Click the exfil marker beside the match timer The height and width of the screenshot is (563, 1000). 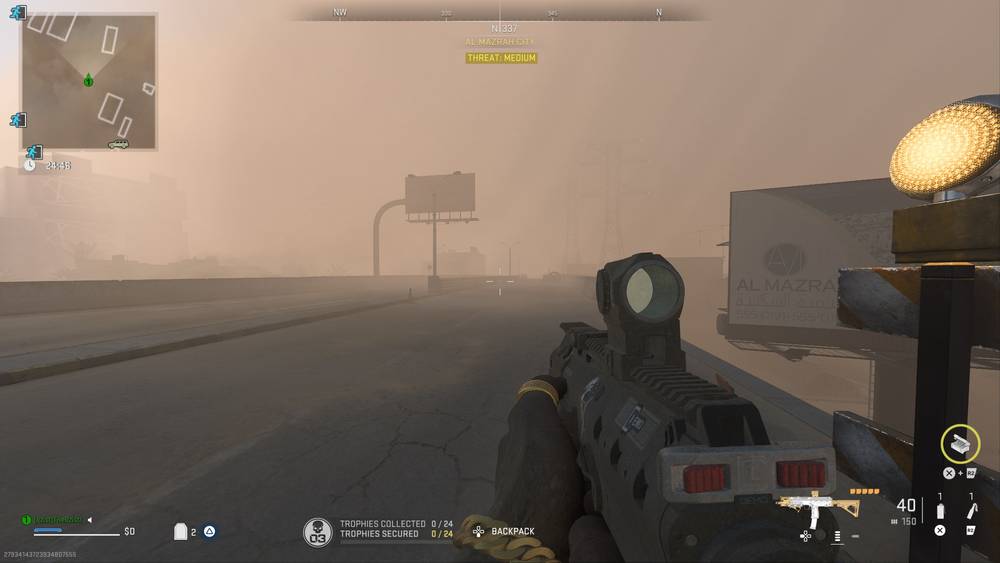pyautogui.click(x=34, y=152)
